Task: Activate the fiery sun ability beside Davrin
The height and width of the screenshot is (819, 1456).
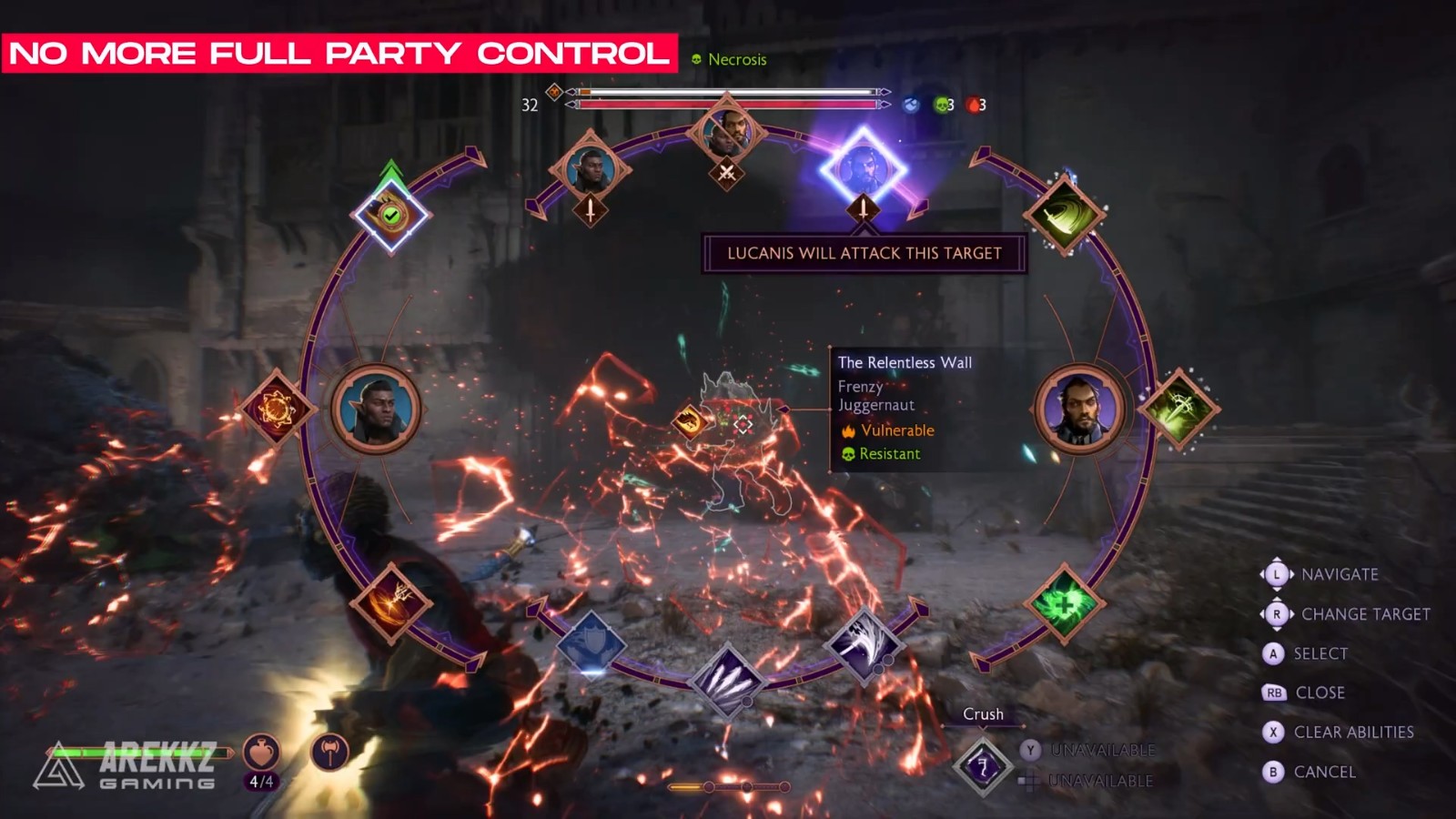Action: tap(277, 409)
